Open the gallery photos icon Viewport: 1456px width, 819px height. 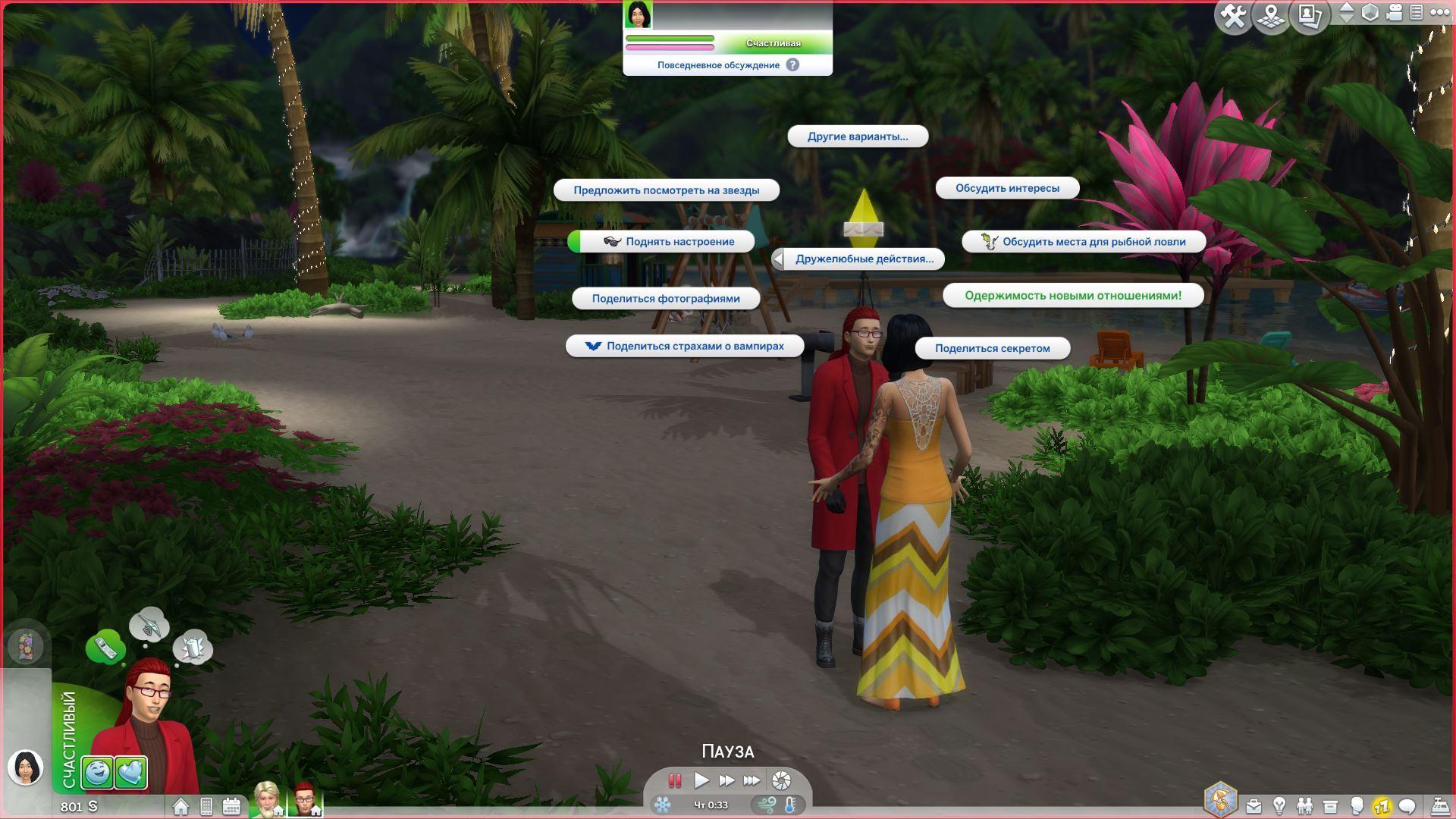tap(1310, 17)
